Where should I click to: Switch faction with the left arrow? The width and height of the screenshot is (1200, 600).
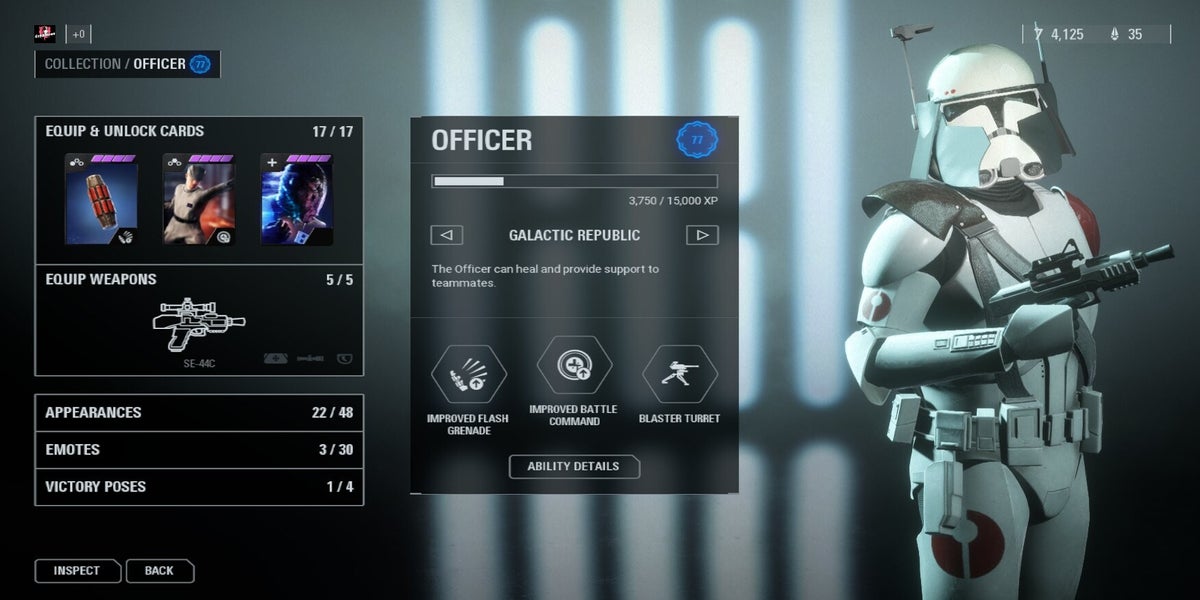[446, 235]
